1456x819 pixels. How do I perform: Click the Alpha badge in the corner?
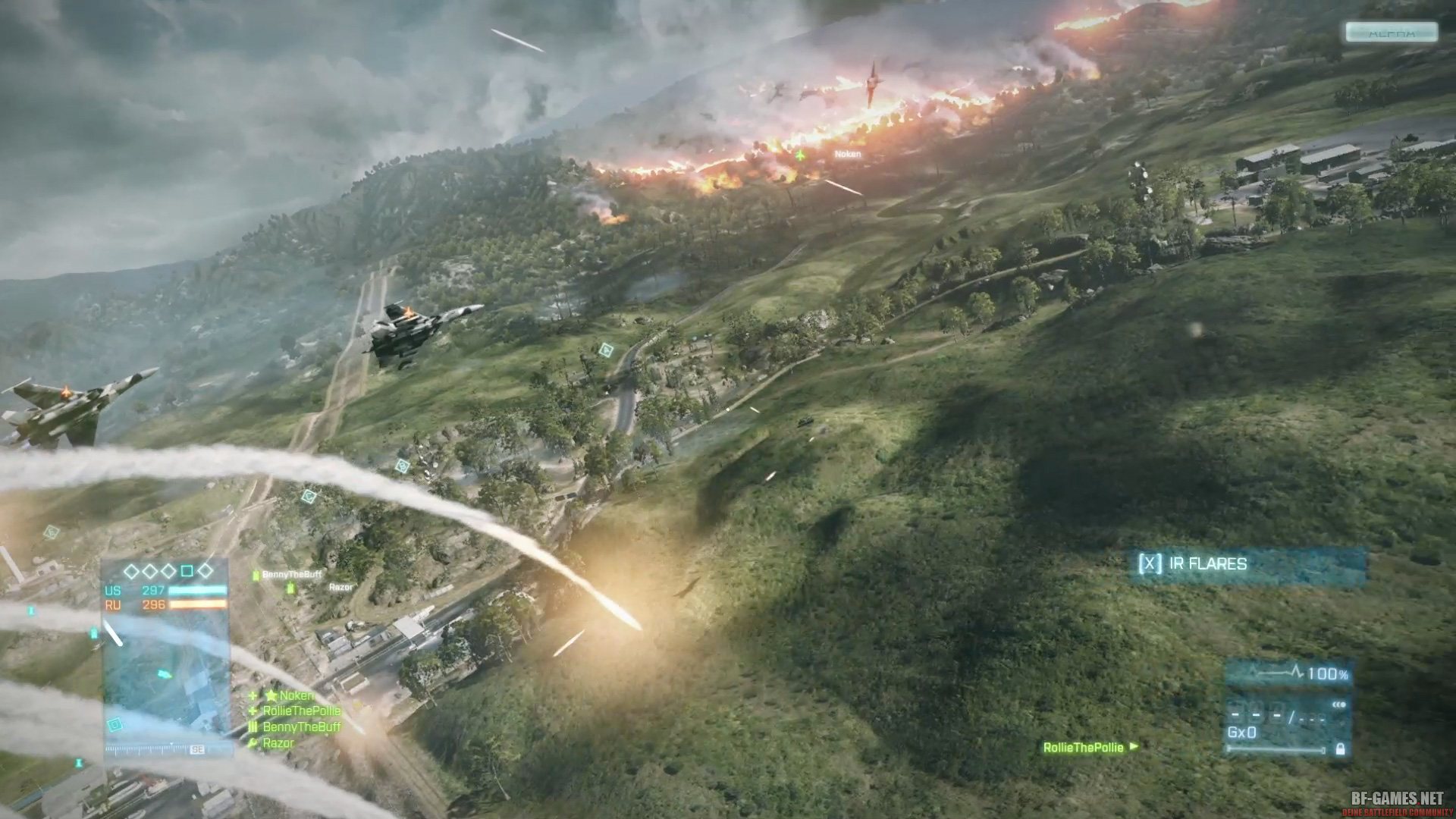(1392, 32)
